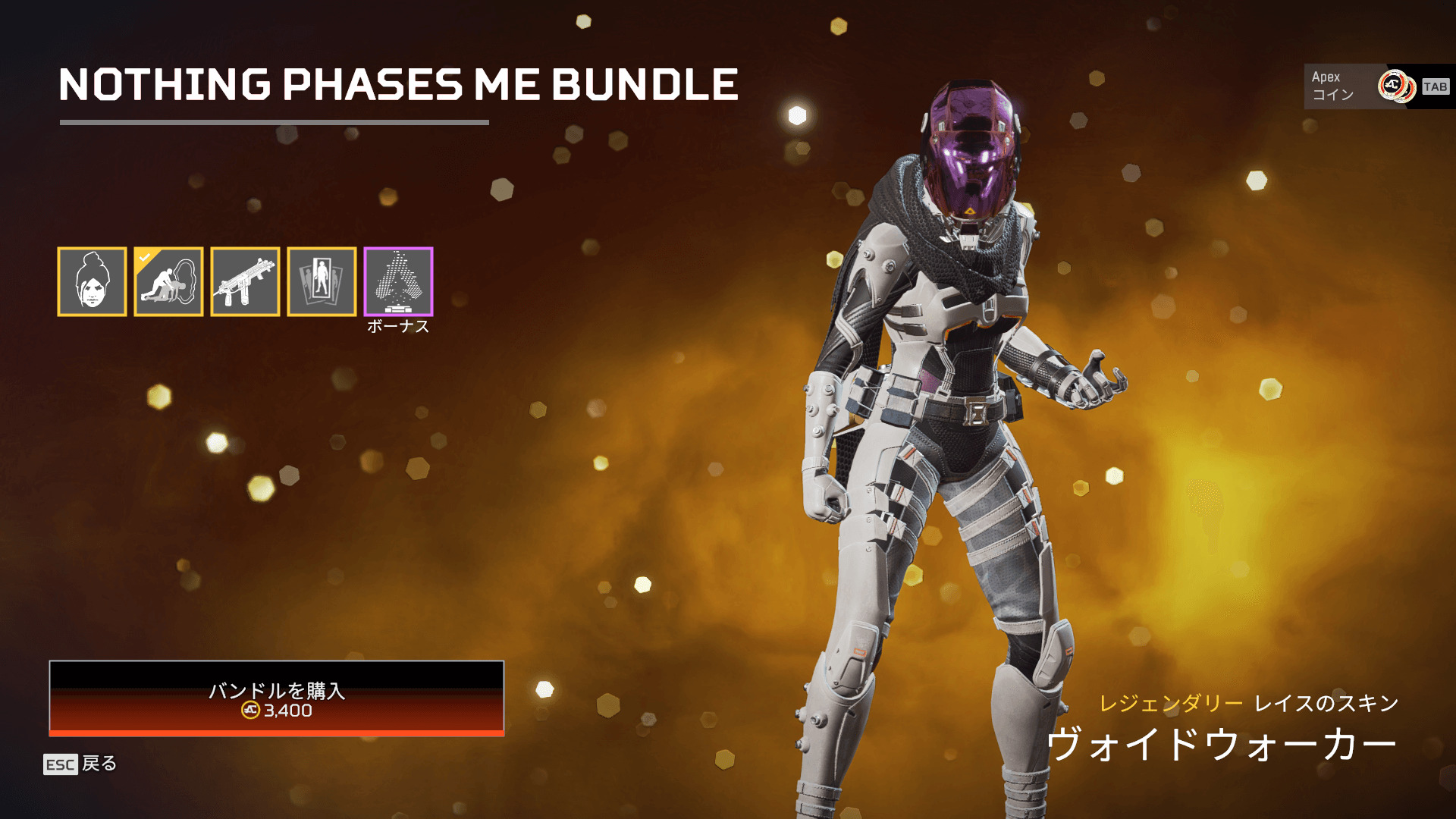
Task: Open the Apex Coins balance panel
Action: pyautogui.click(x=1378, y=86)
